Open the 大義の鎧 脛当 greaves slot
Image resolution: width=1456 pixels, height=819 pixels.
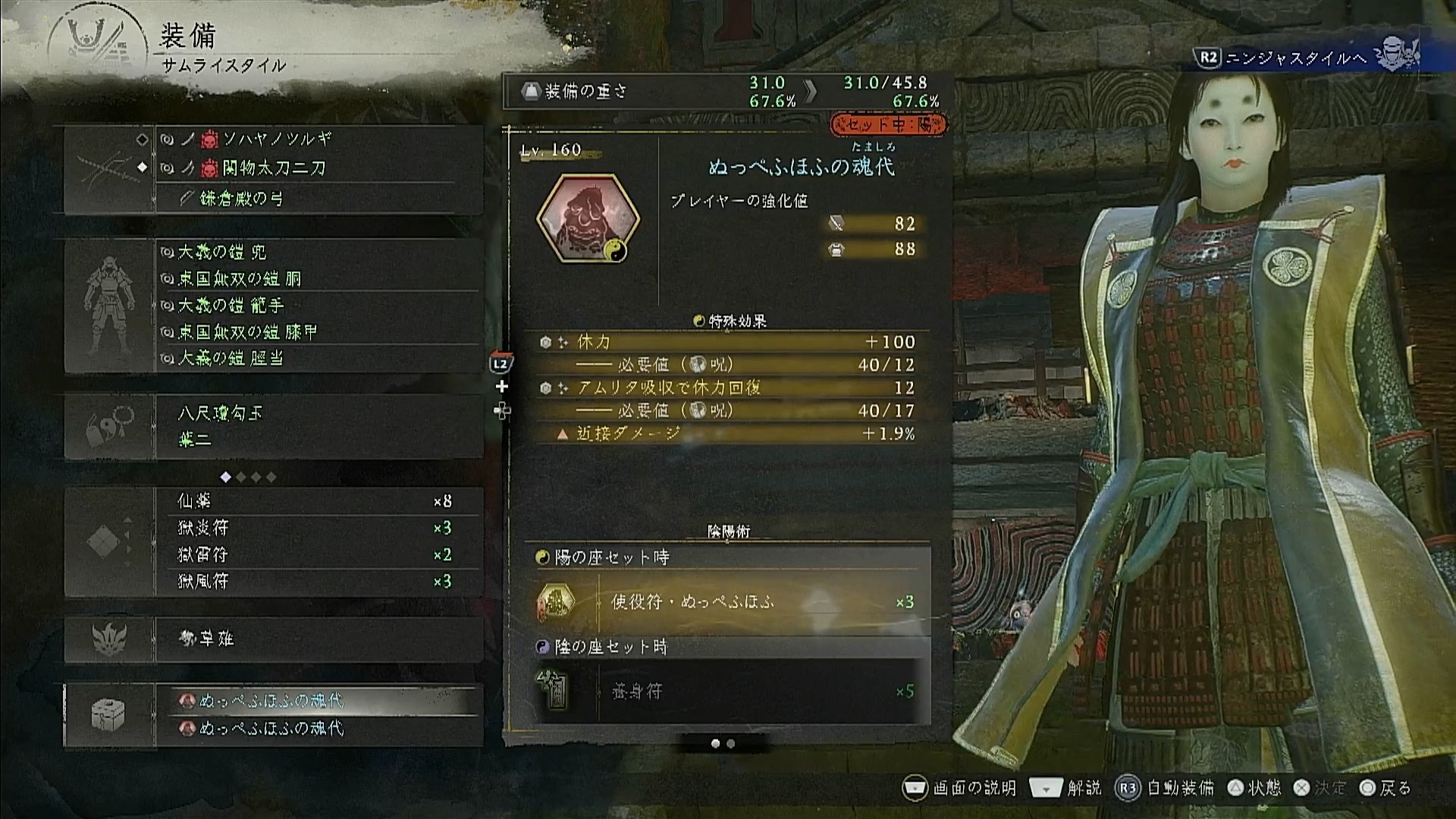(231, 358)
